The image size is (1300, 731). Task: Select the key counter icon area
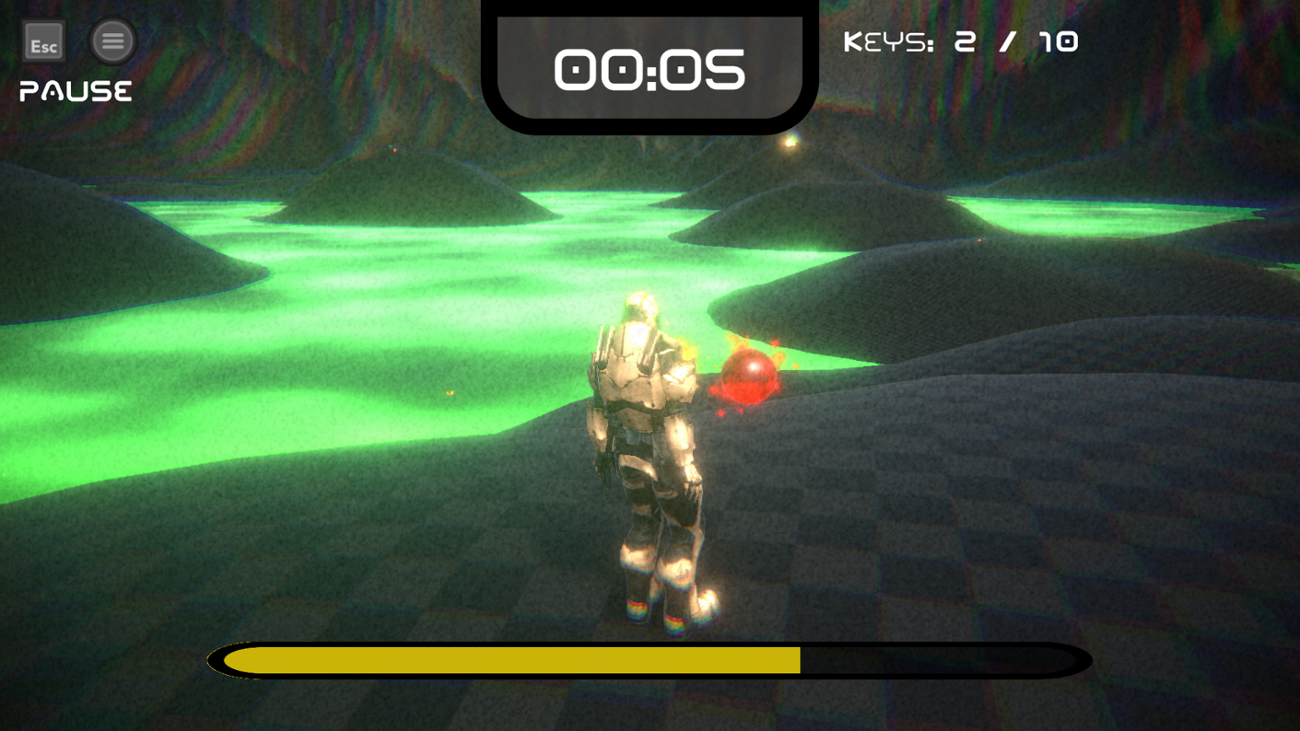point(960,42)
